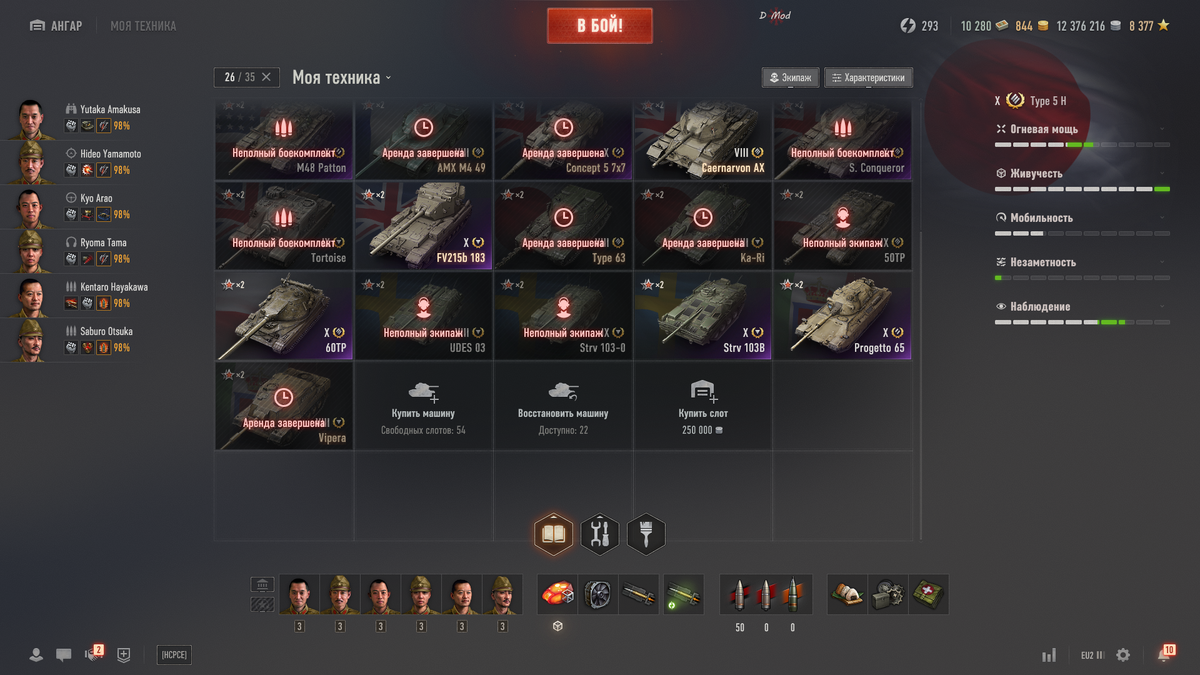Select the 60TP vehicle card
Viewport: 1200px width, 675px height.
pos(284,316)
